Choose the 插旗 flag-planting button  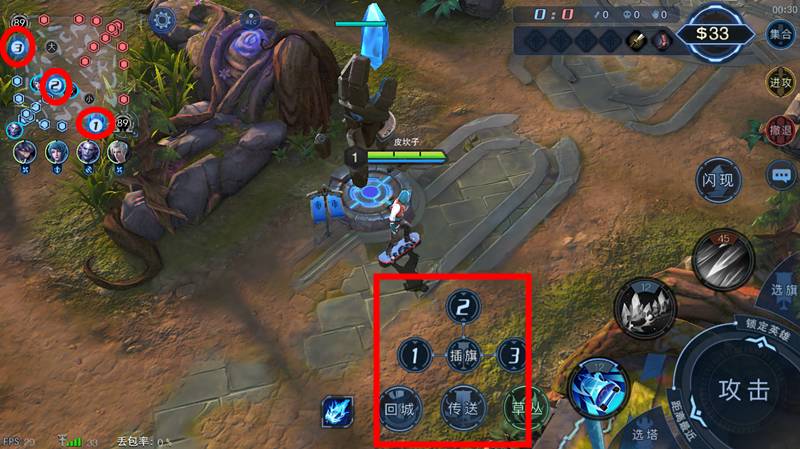point(462,355)
